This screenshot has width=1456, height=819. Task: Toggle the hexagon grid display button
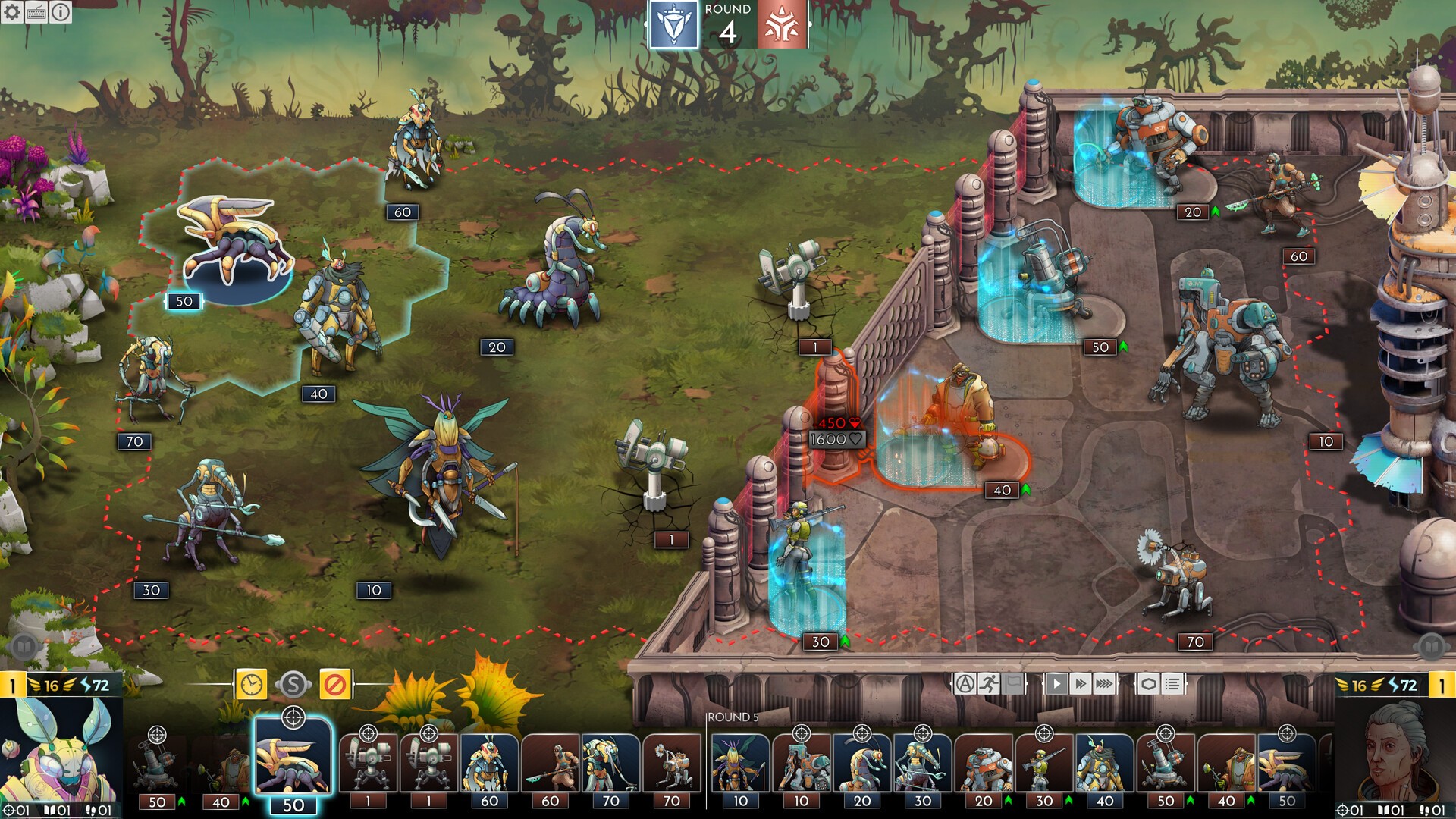1148,684
